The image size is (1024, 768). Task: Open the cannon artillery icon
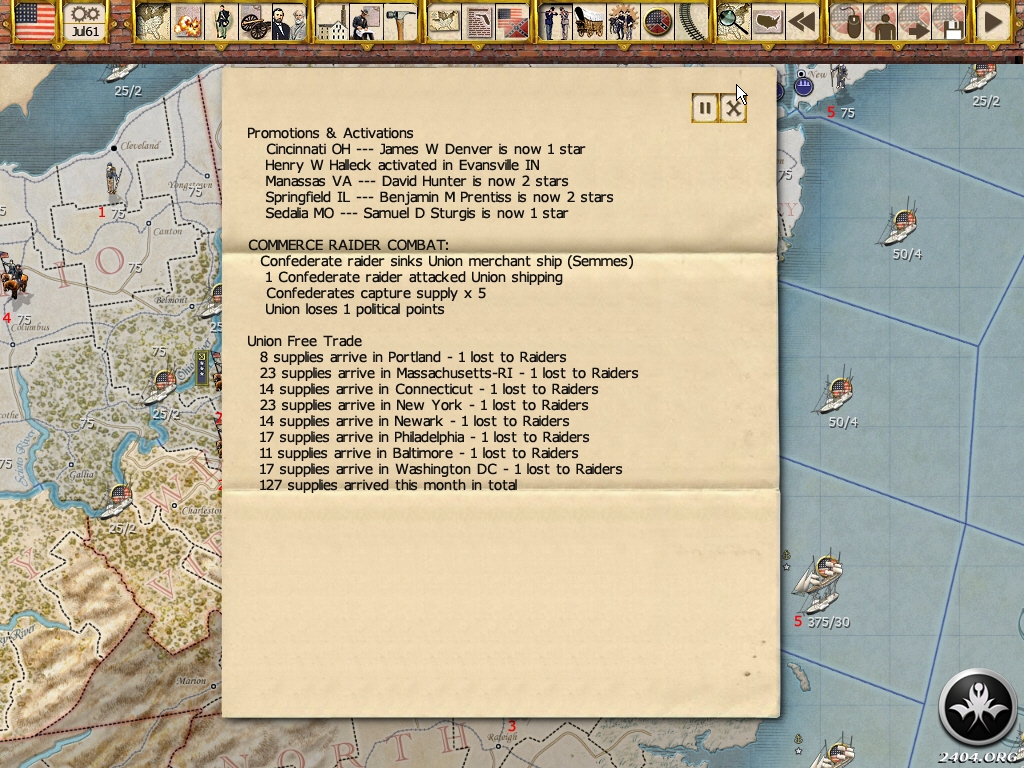[254, 22]
